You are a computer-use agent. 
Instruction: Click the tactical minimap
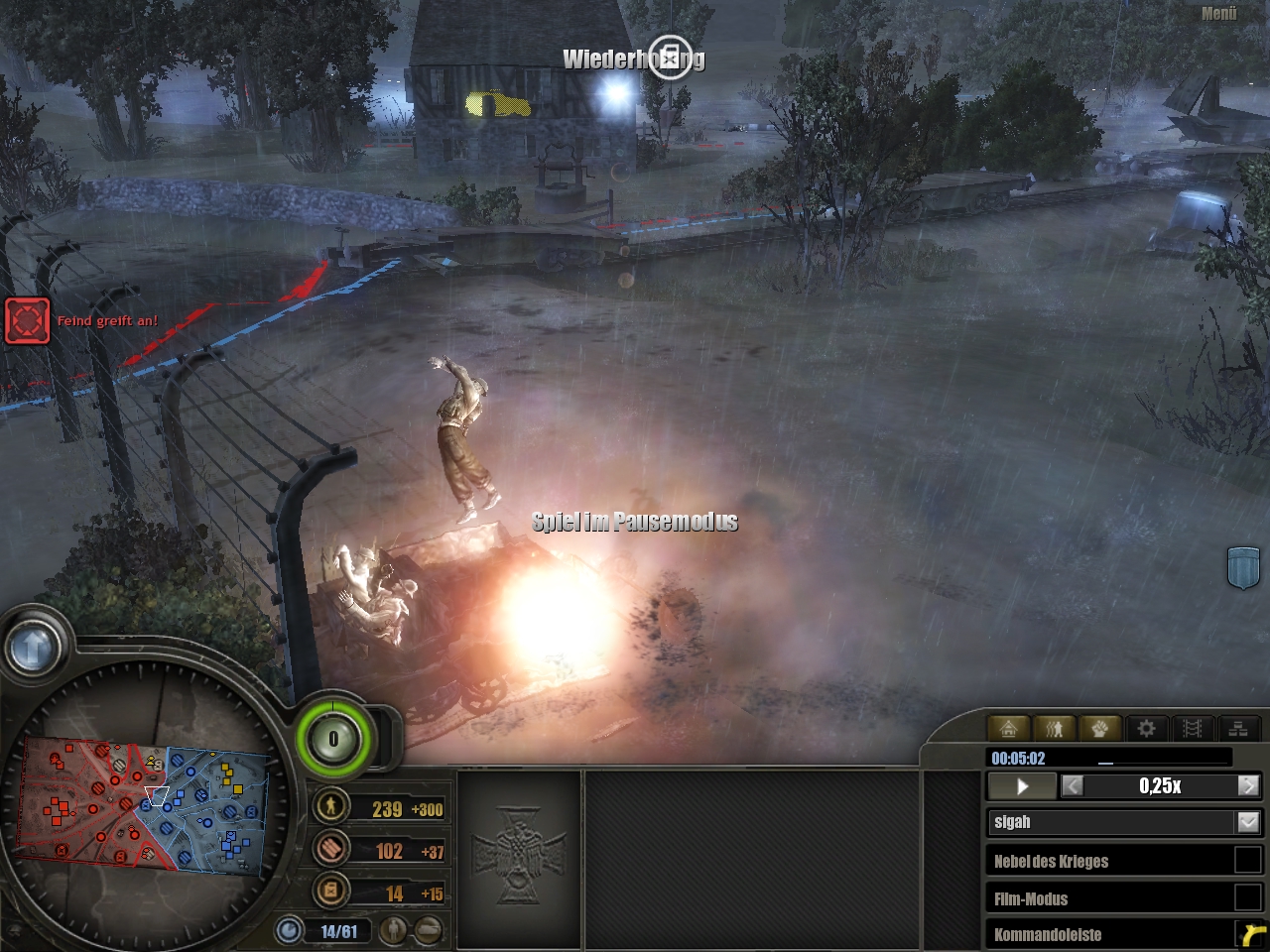tap(144, 803)
